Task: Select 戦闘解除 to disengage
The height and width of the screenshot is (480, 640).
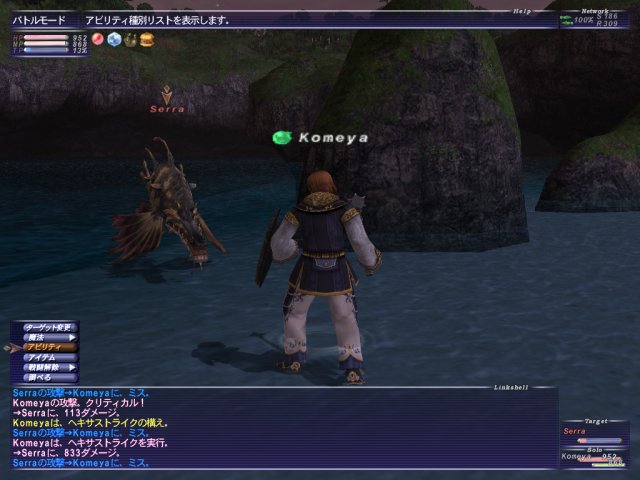Action: pyautogui.click(x=44, y=367)
